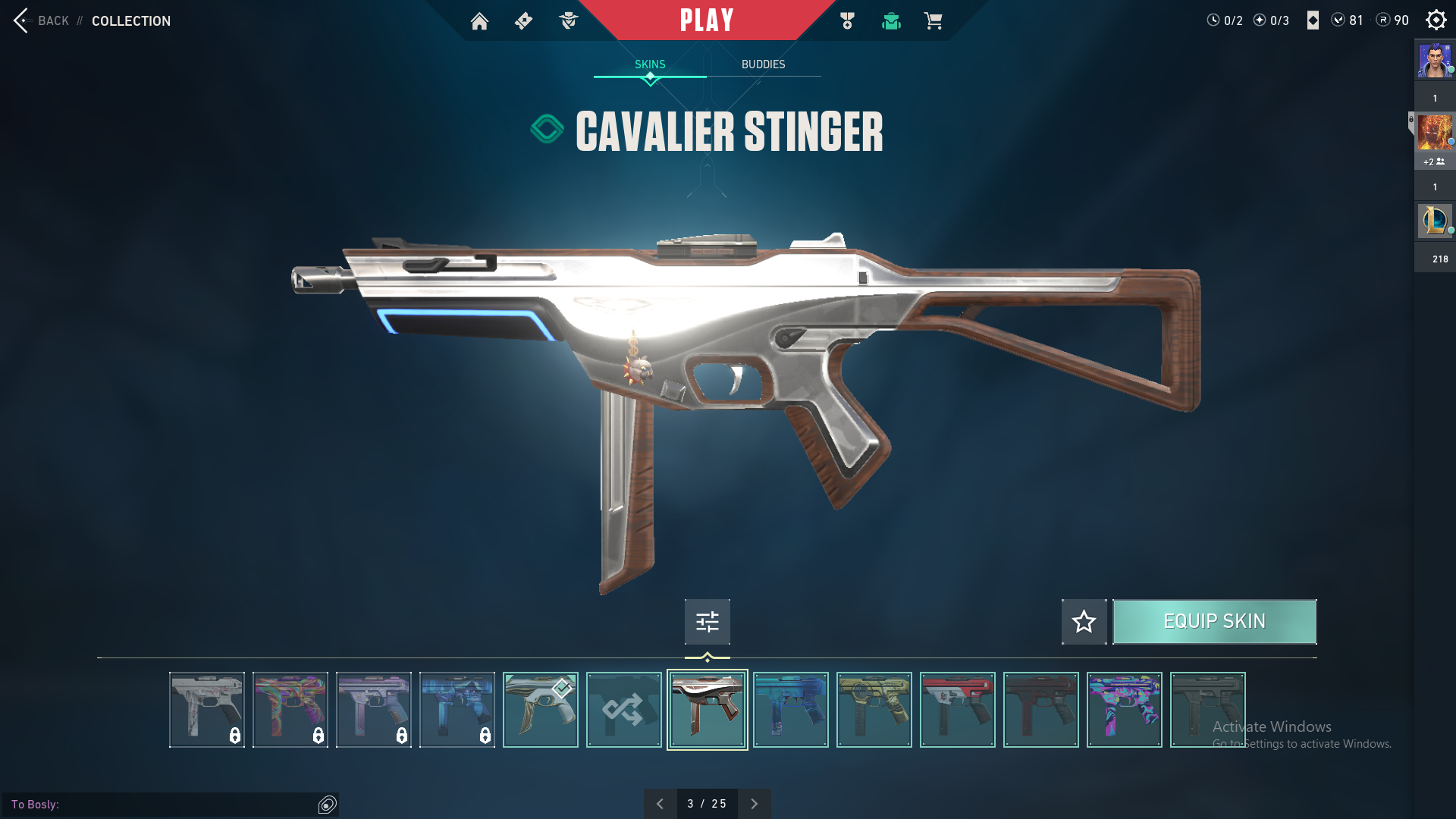
Task: Go to the previous skins page
Action: 660,804
